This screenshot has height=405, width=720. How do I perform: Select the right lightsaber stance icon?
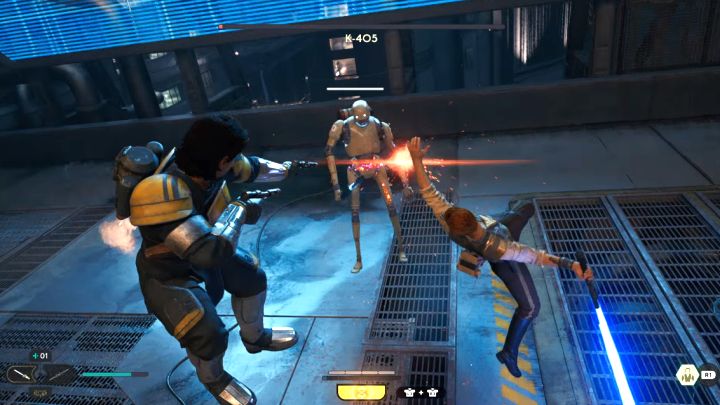point(59,375)
